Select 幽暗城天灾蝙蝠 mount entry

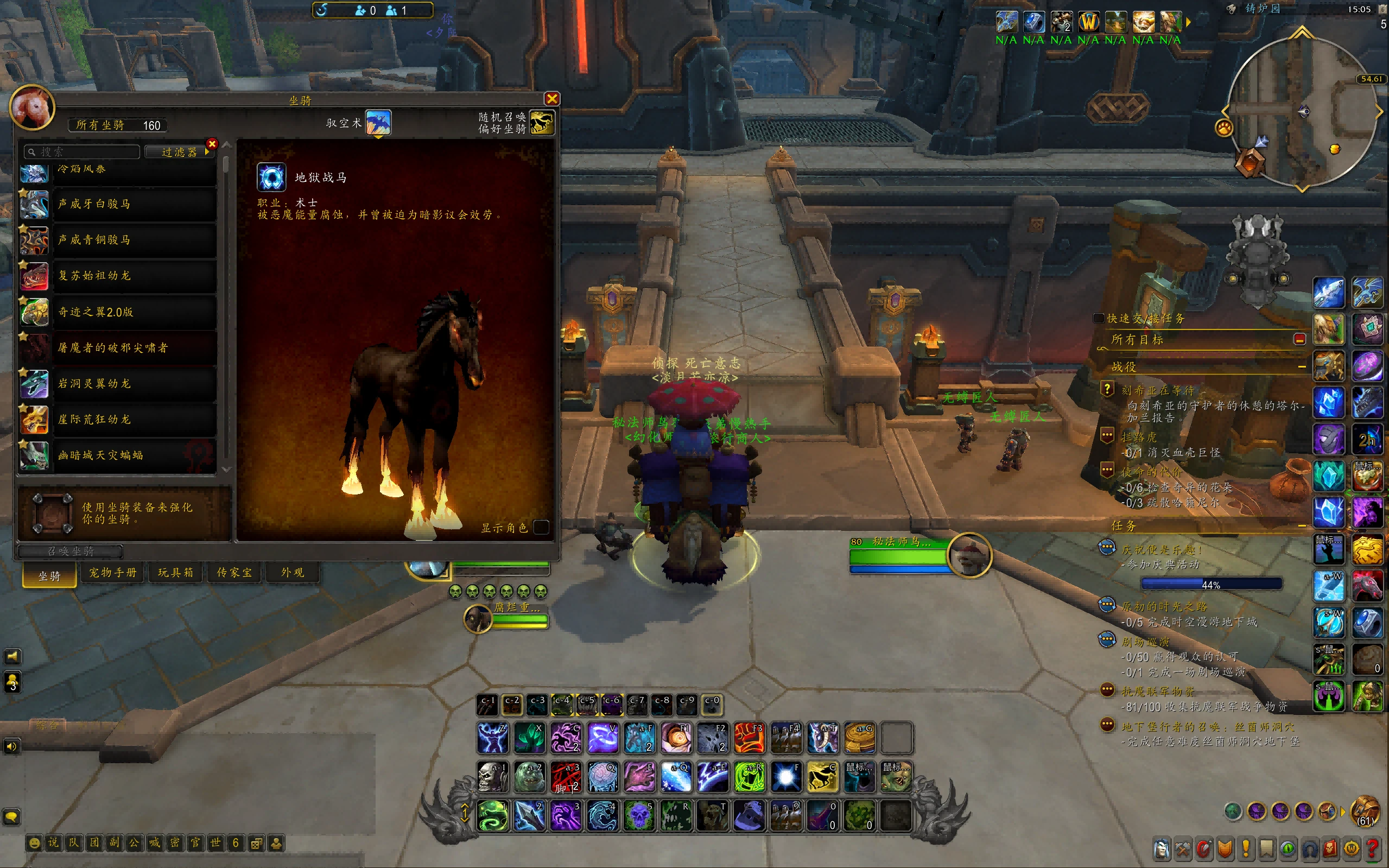(x=134, y=455)
